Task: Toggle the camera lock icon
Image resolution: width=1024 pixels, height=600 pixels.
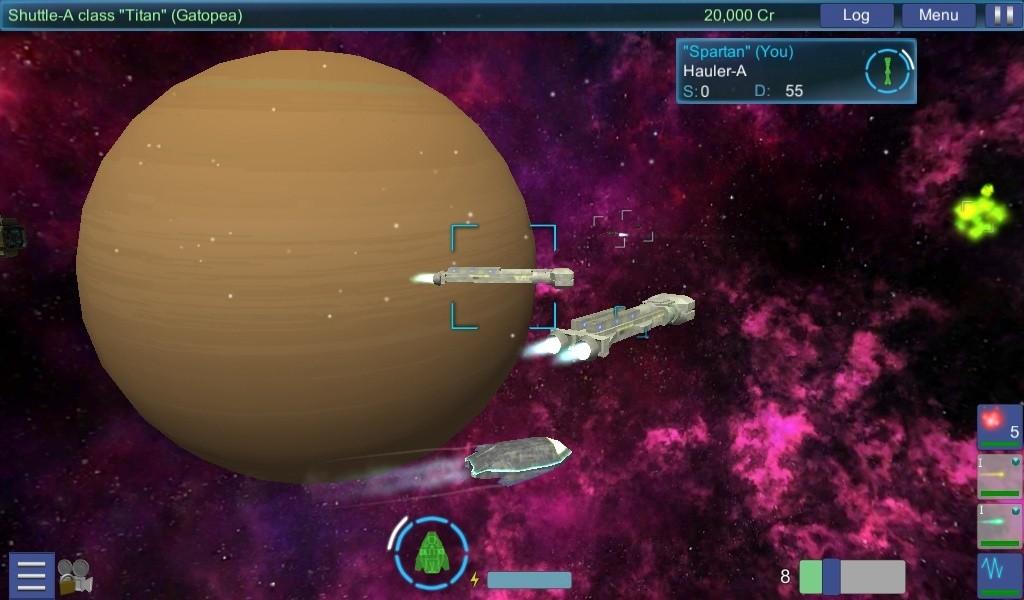Action: pos(74,576)
